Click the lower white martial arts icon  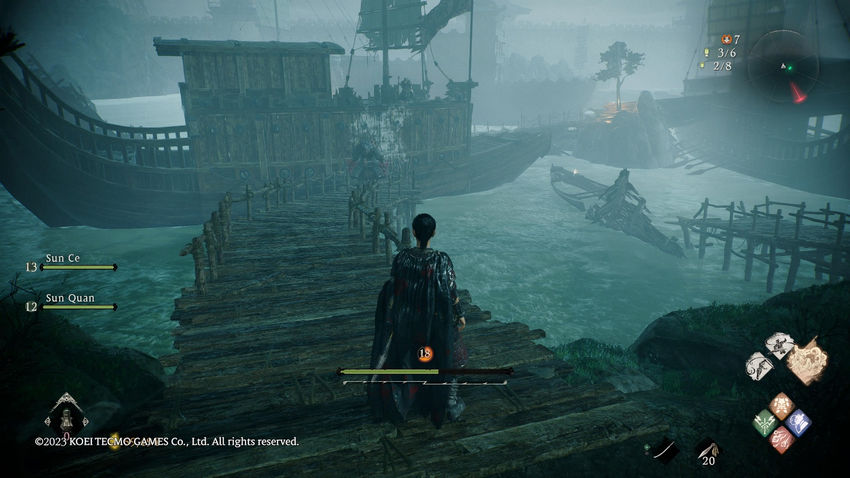pyautogui.click(x=759, y=366)
